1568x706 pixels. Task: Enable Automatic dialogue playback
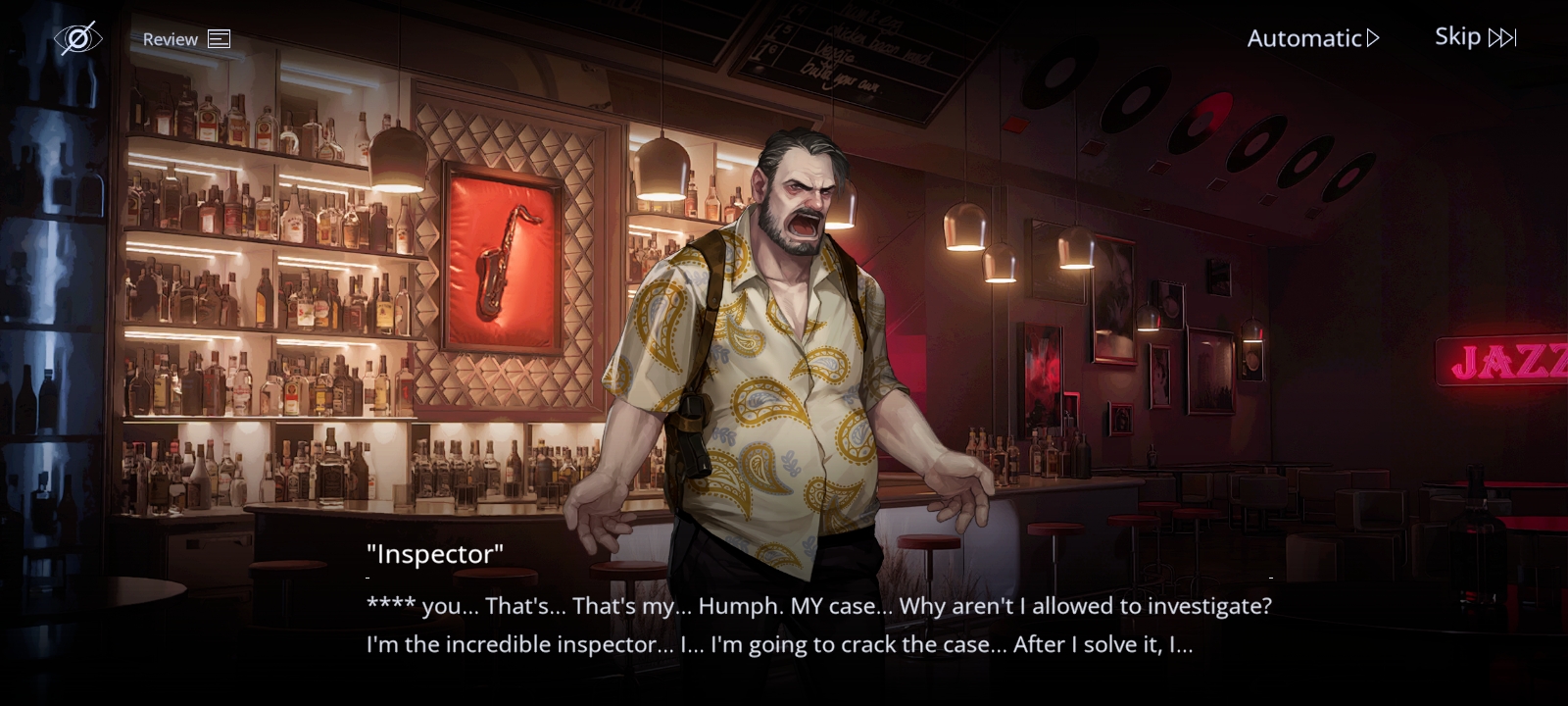tap(1312, 38)
